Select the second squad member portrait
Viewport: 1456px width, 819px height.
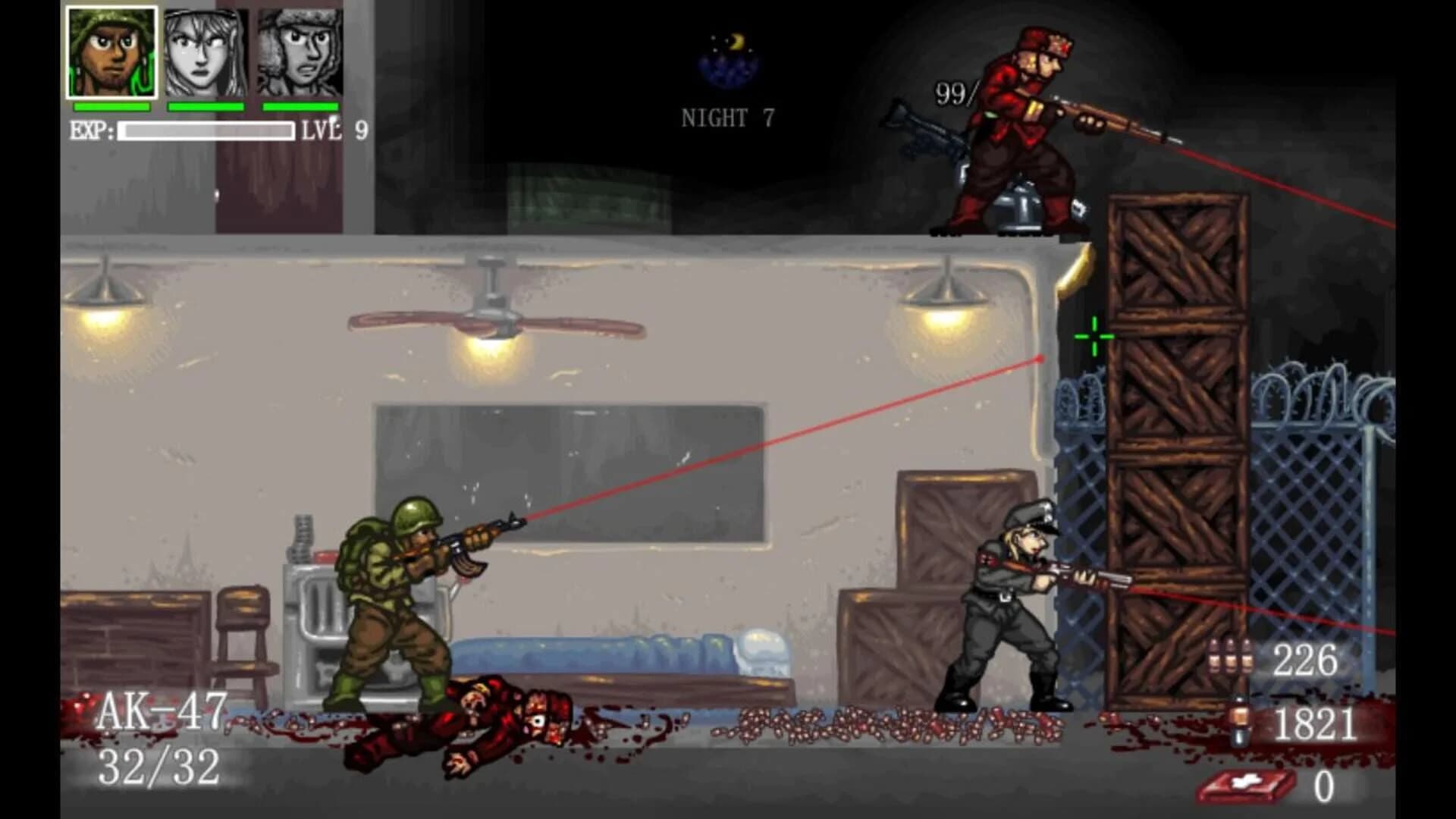pos(204,51)
